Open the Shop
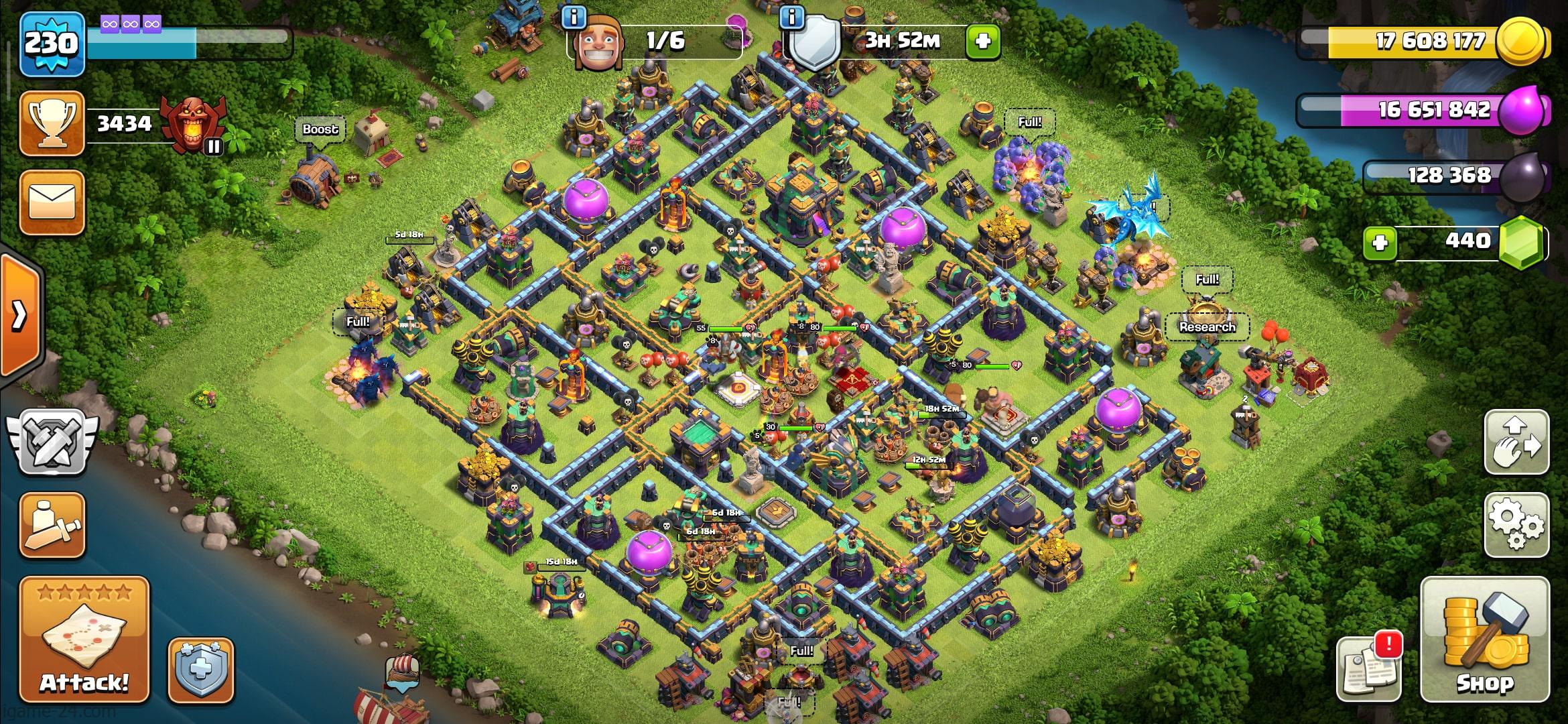Viewport: 1568px width, 724px height. click(x=1485, y=639)
